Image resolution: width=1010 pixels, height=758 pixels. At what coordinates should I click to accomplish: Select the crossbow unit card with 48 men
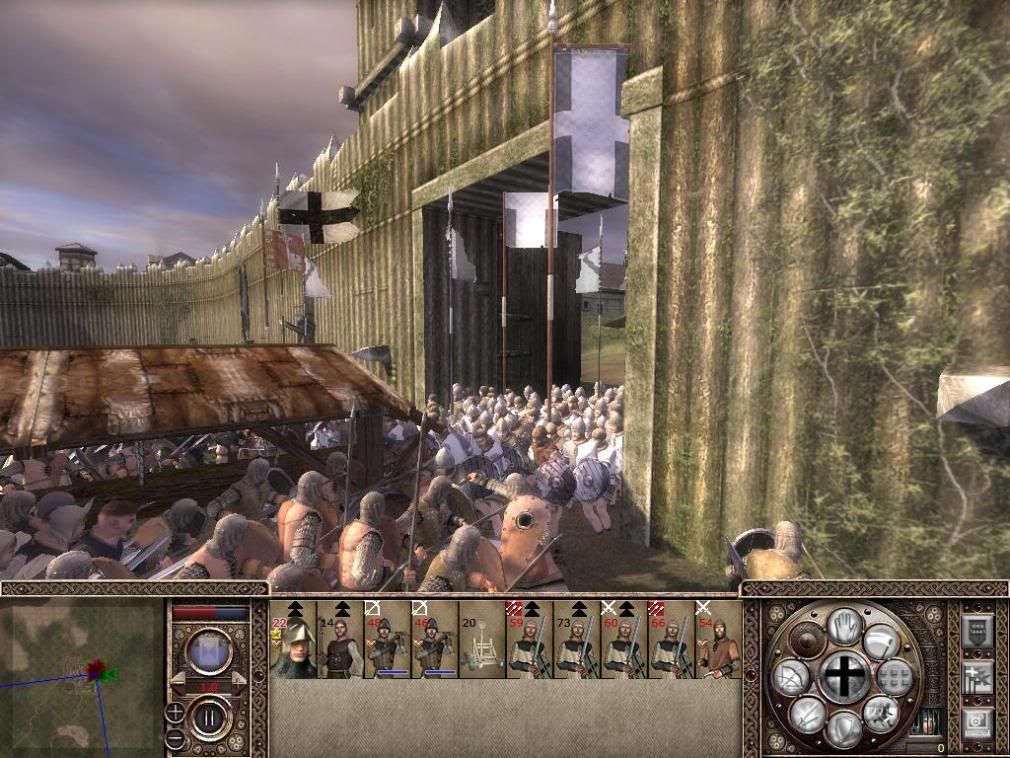click(x=387, y=641)
